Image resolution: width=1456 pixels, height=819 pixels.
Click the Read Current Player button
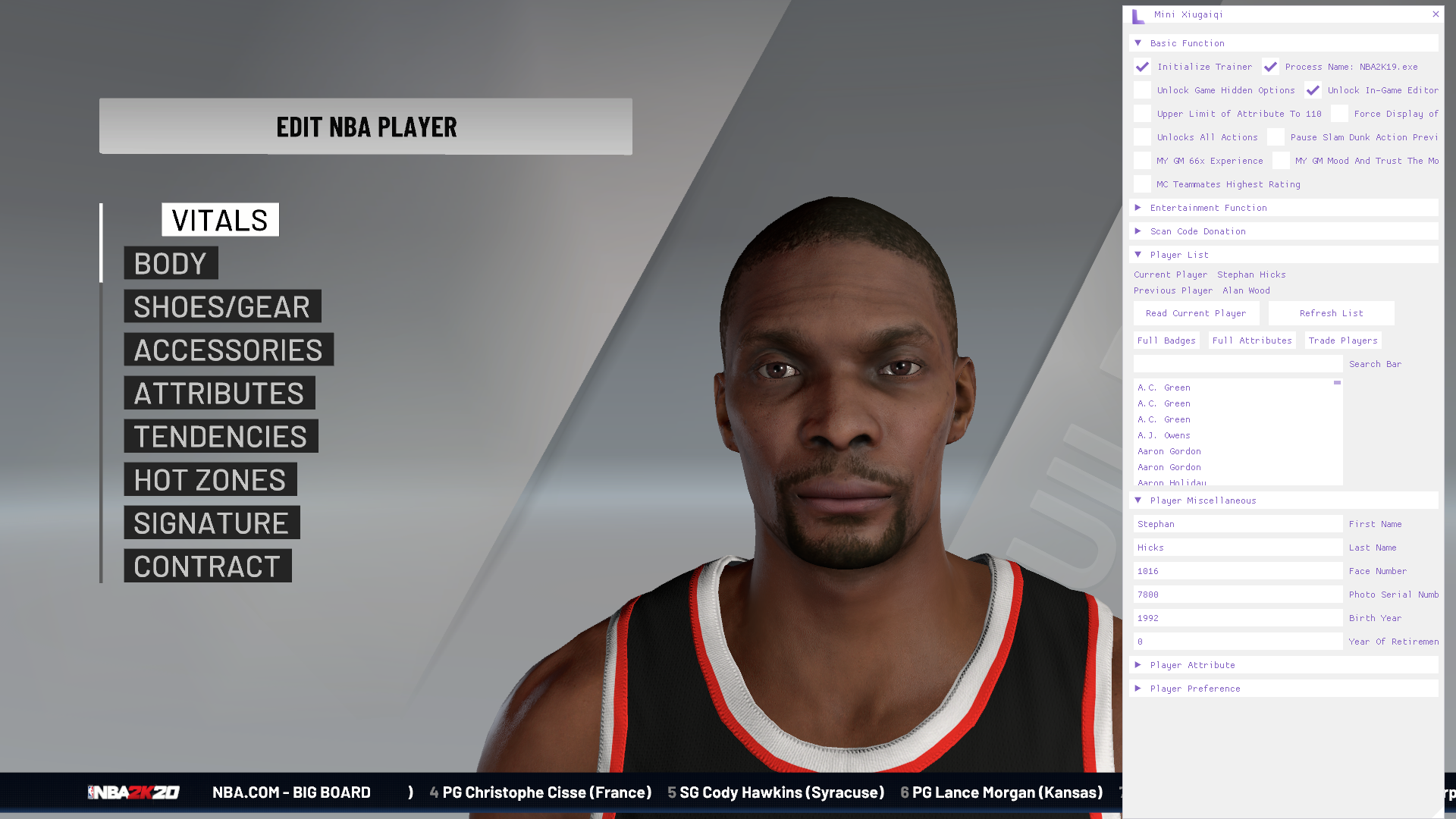pos(1196,313)
